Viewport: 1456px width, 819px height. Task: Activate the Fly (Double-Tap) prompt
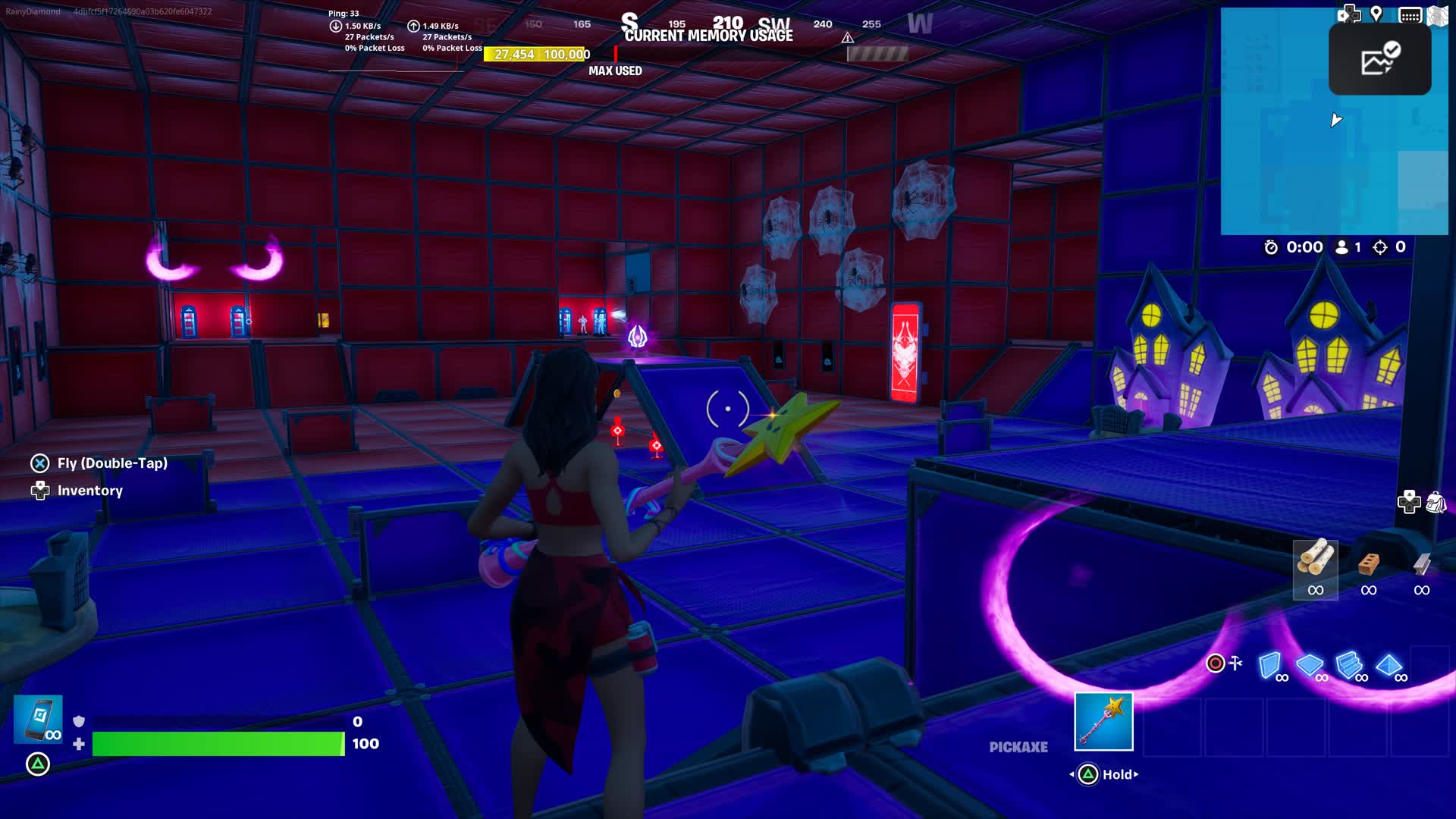(x=110, y=463)
